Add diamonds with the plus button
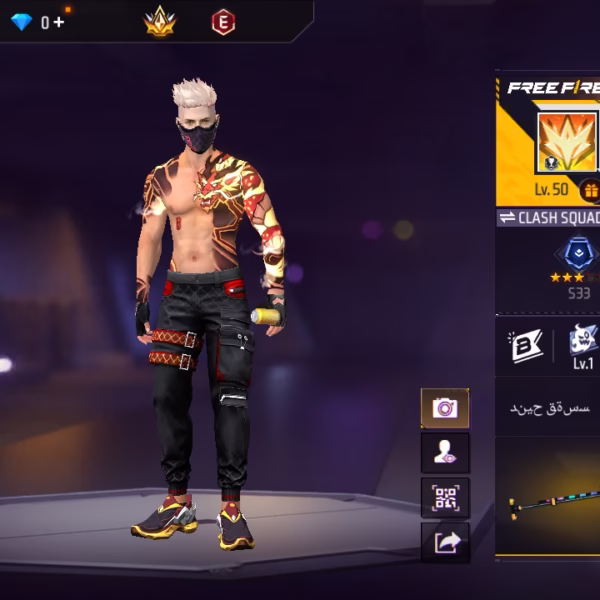 [x=59, y=22]
